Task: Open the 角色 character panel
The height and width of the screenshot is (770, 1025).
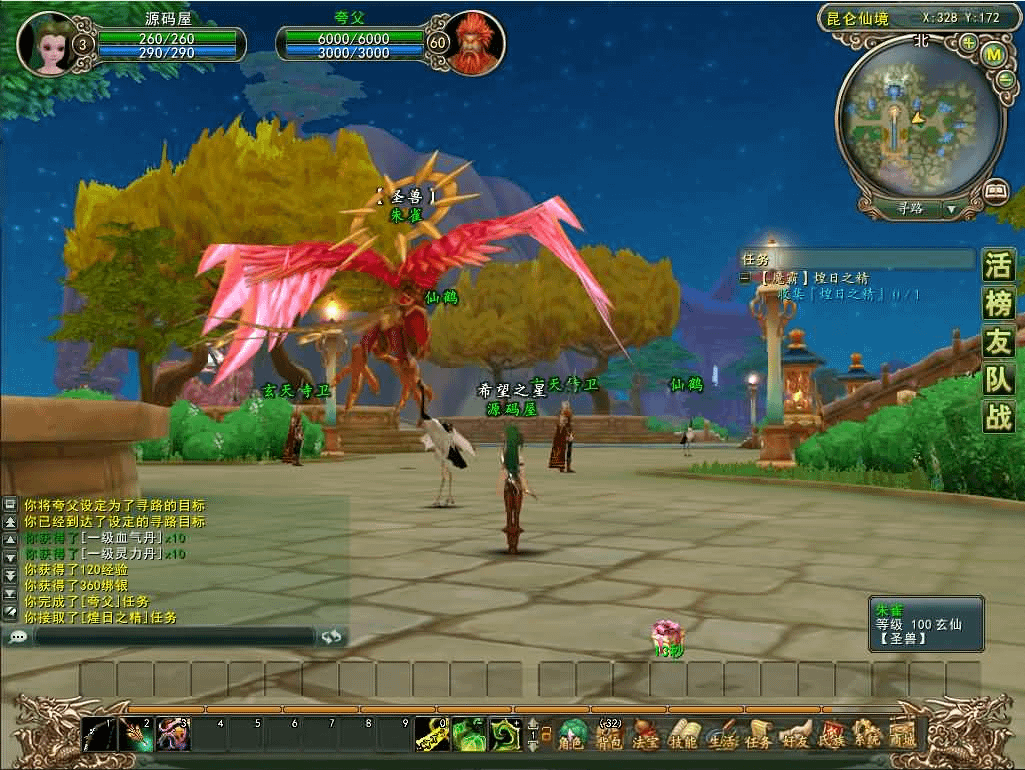Action: (x=572, y=736)
